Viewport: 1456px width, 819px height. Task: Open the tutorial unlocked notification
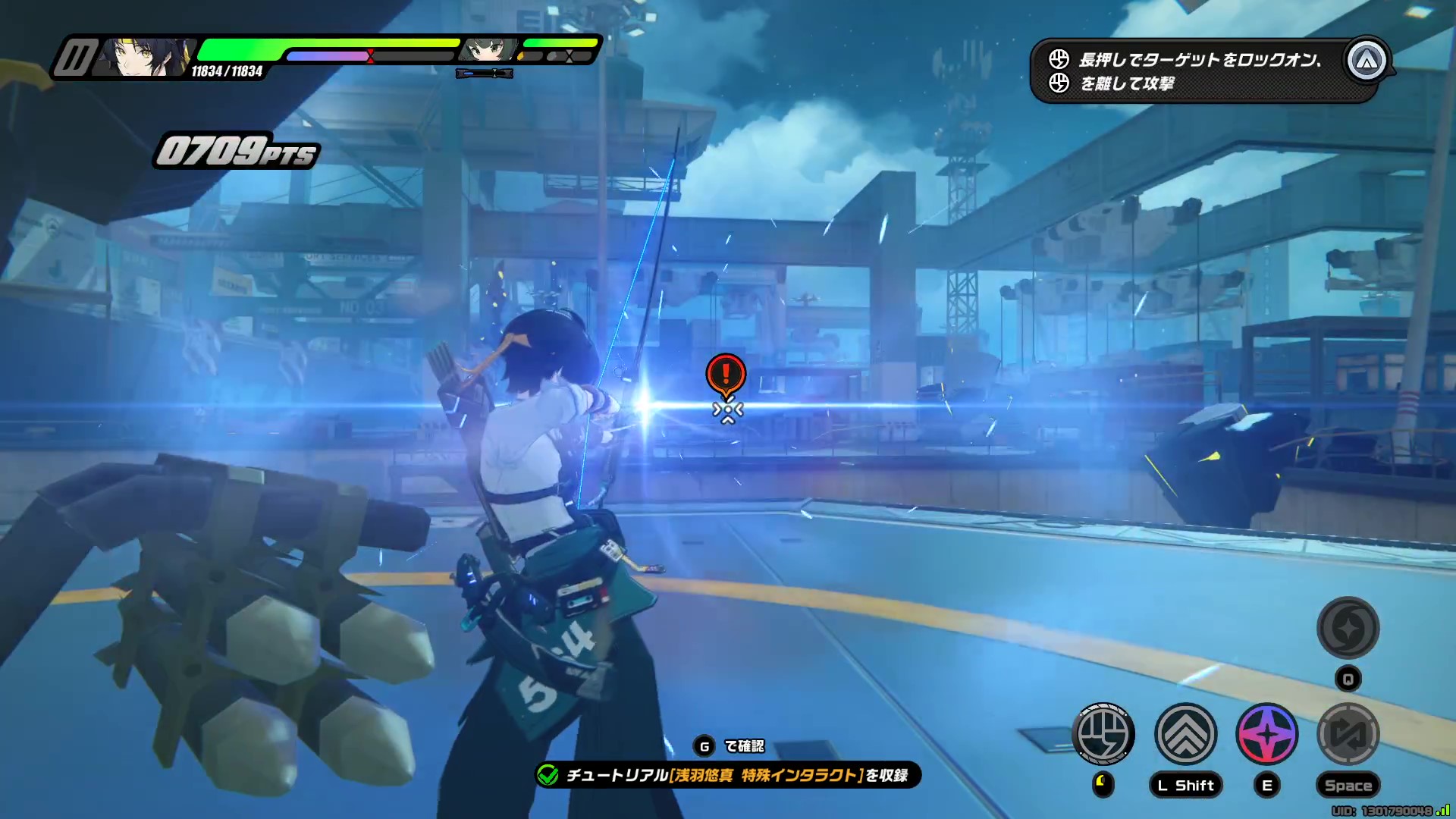coord(728,775)
